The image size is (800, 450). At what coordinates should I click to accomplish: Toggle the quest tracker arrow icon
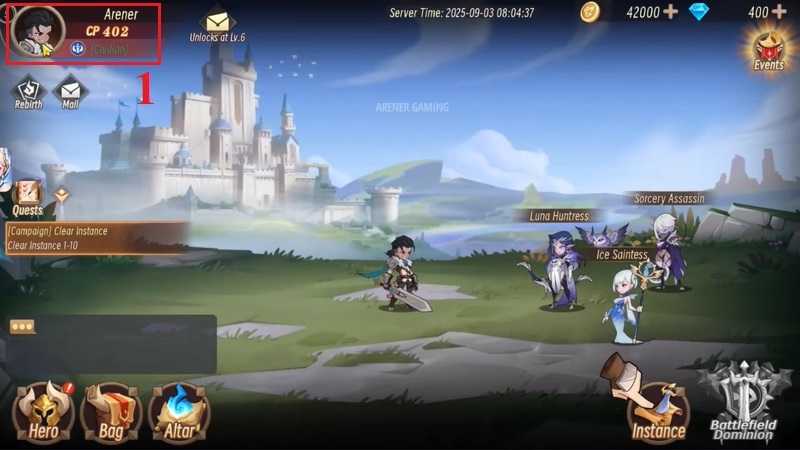pos(62,195)
